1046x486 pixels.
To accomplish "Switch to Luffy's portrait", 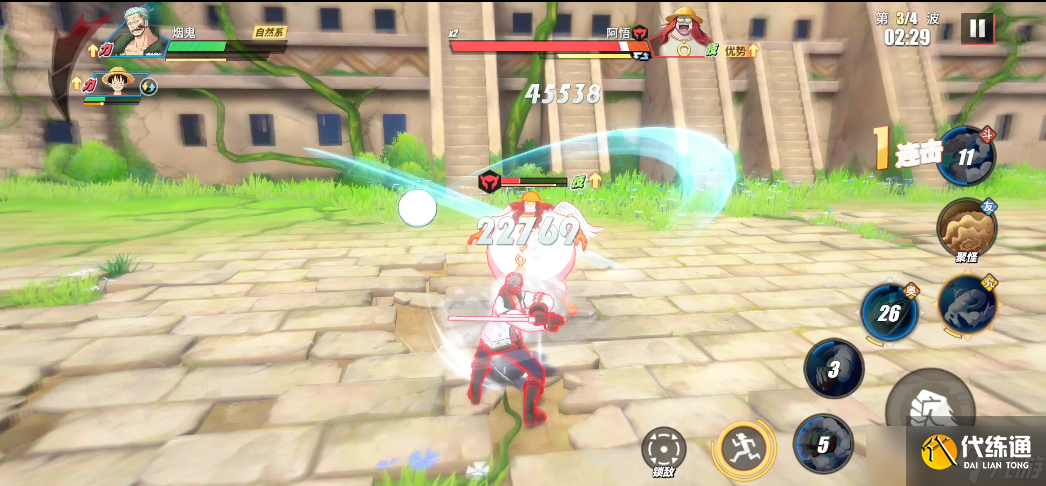I will [119, 82].
